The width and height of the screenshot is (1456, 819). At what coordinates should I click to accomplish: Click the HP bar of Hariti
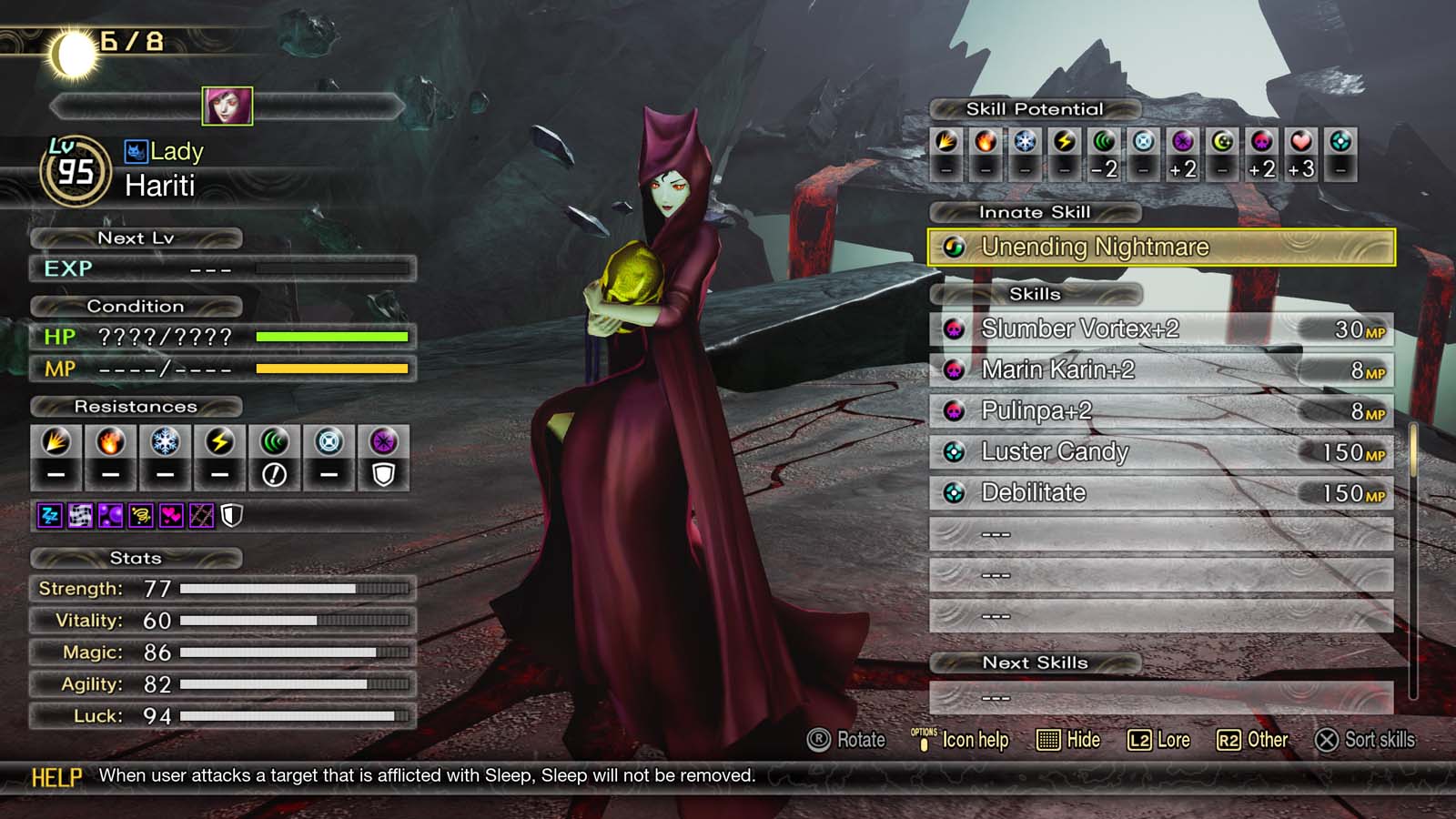(332, 336)
